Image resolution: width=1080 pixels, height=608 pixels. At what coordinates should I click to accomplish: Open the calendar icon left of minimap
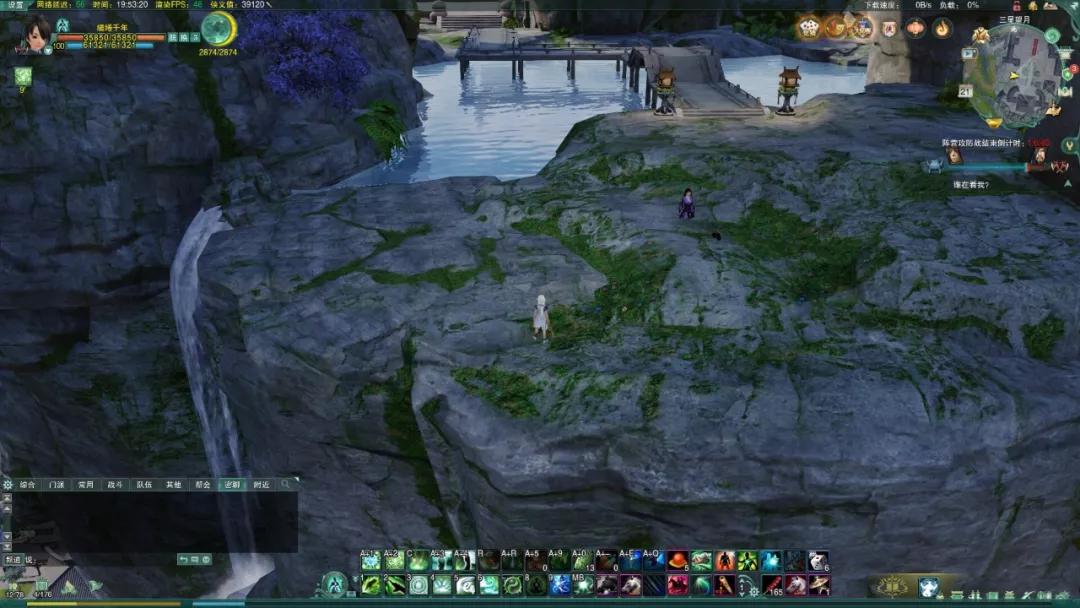pos(965,92)
